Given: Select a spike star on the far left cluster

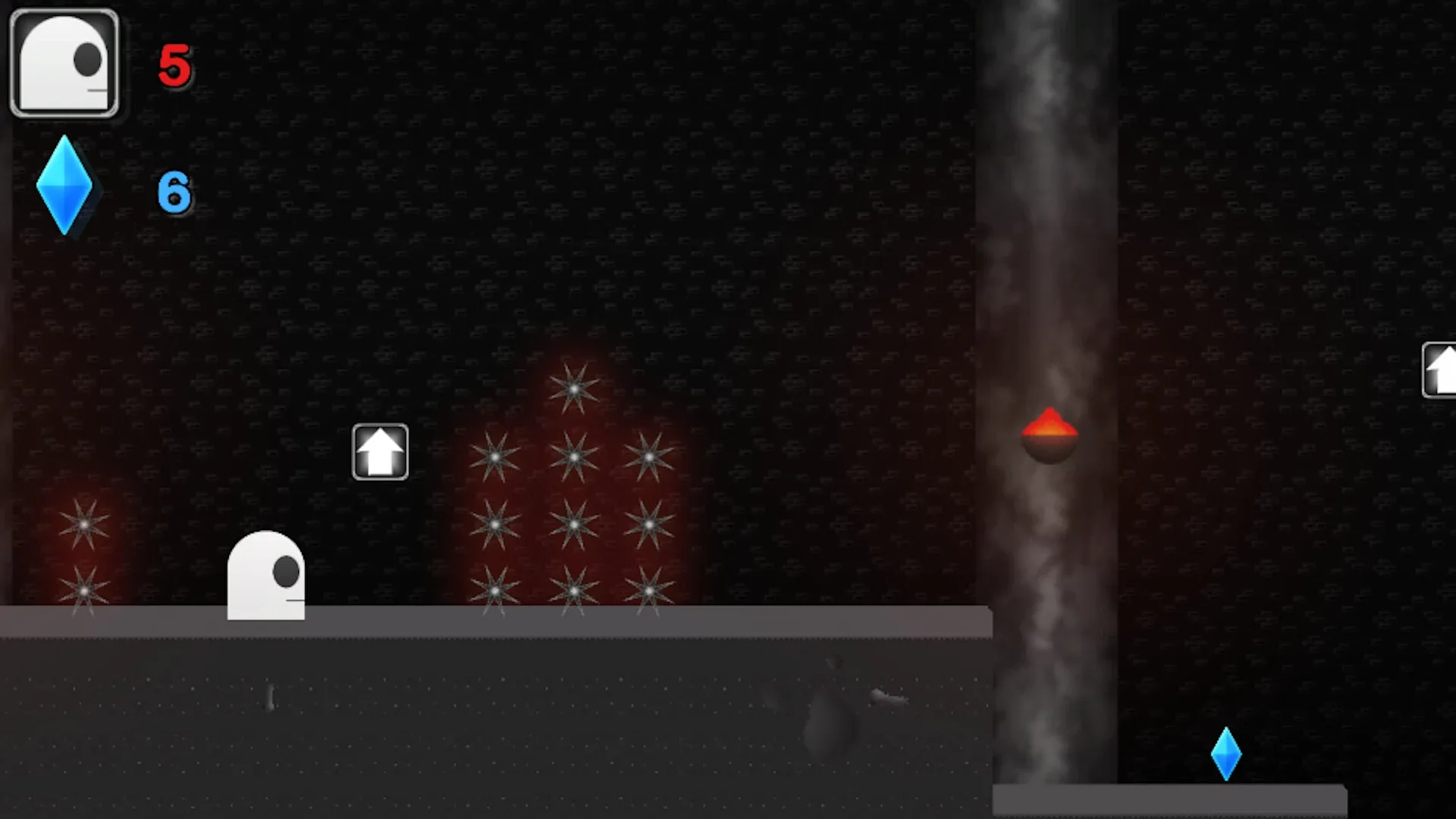Looking at the screenshot, I should coord(83,523).
